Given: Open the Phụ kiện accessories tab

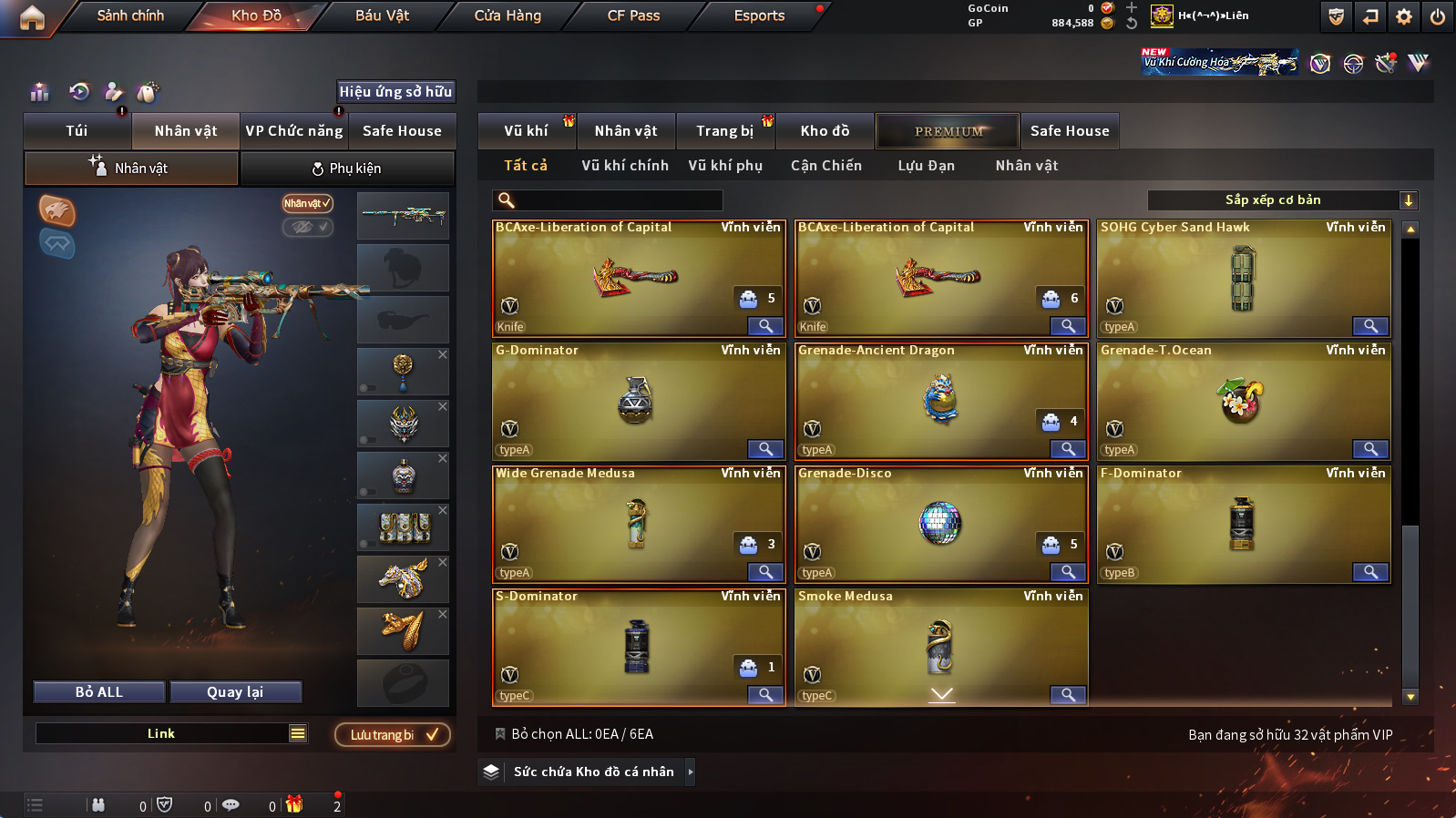Looking at the screenshot, I should coord(347,169).
